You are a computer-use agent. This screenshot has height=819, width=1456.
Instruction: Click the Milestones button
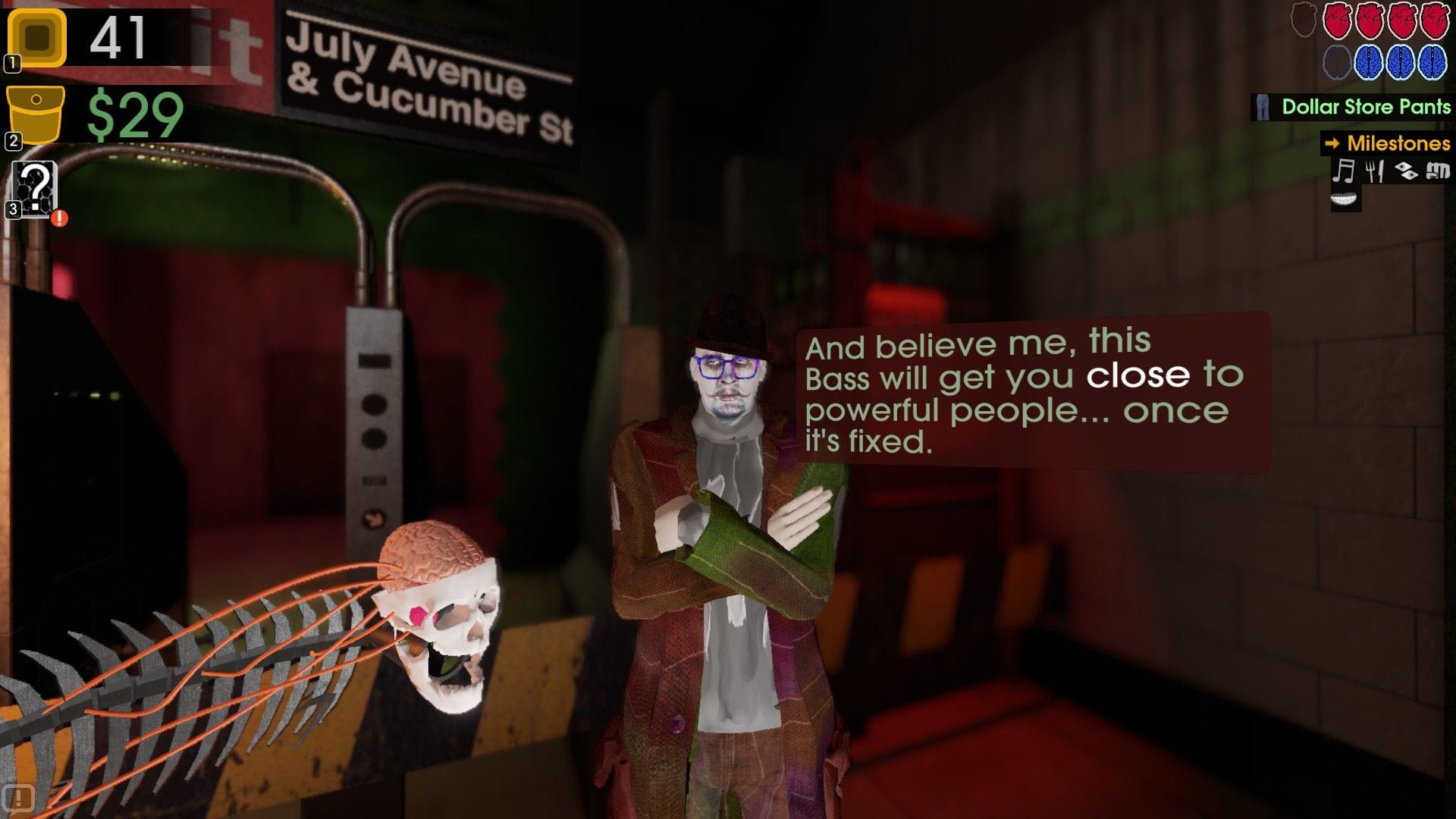[x=1399, y=144]
